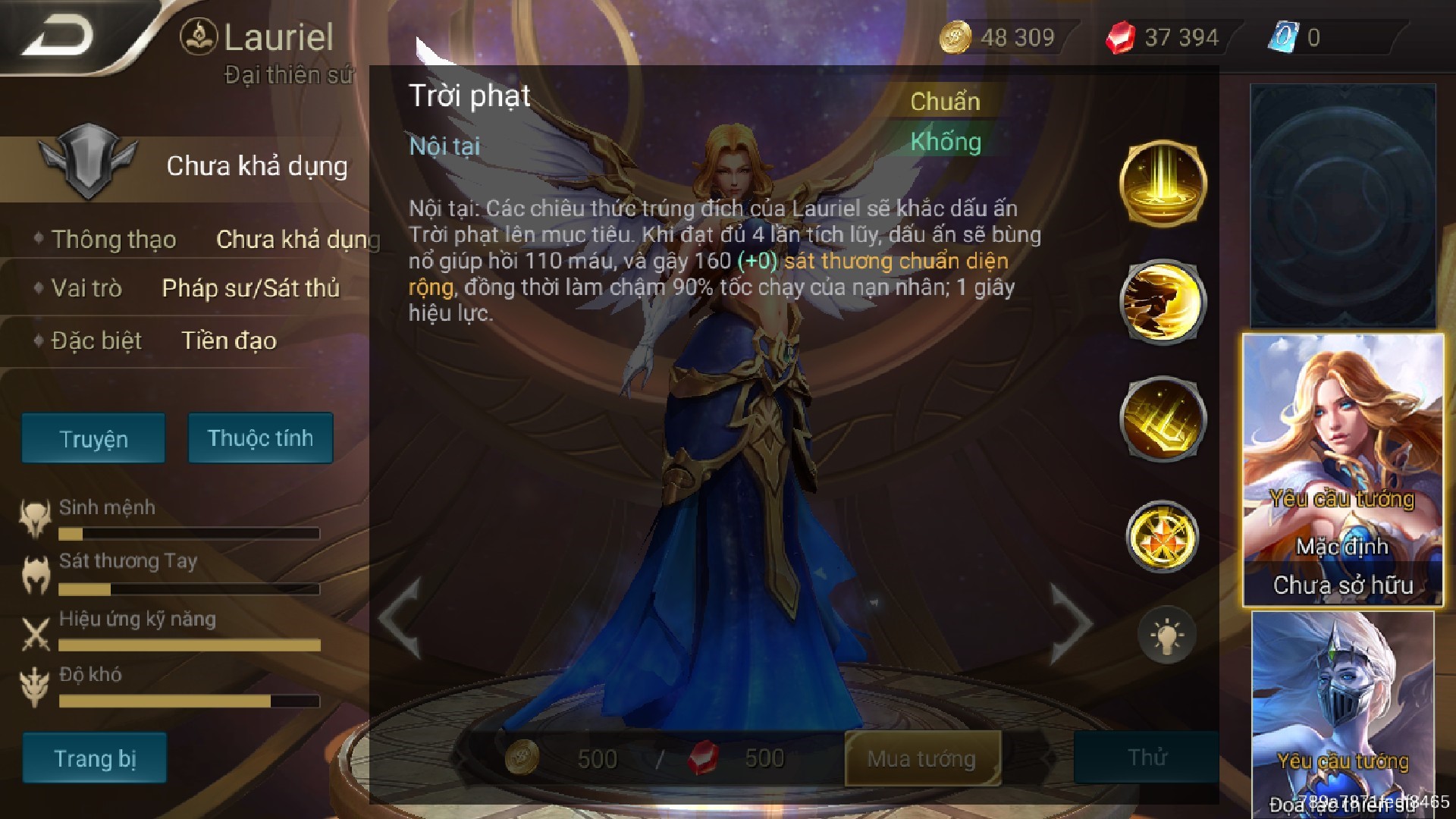Viewport: 1456px width, 819px height.
Task: Click the red ruby currency counter
Action: (x=1164, y=37)
